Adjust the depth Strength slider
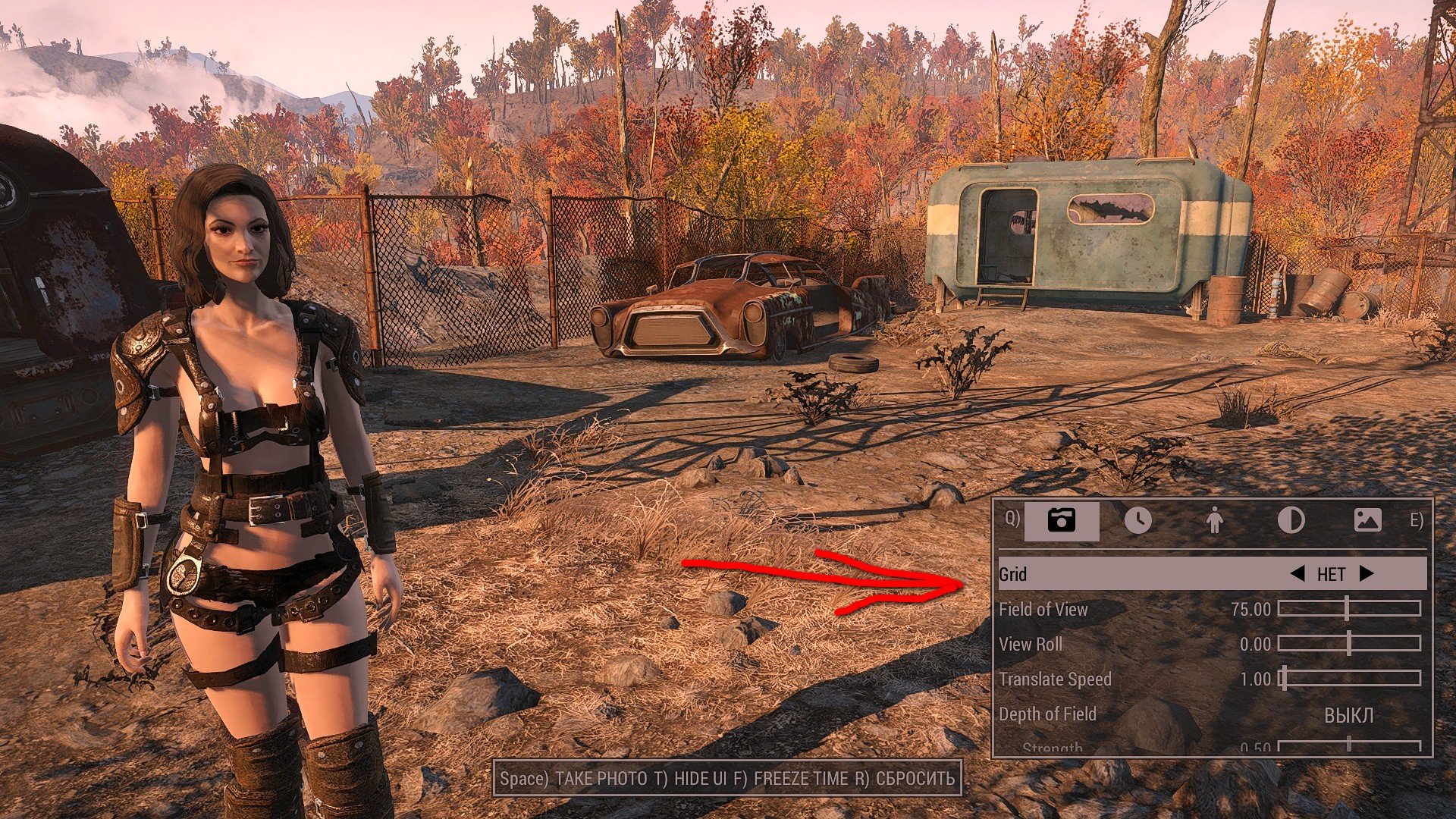The image size is (1456, 819). click(1348, 746)
